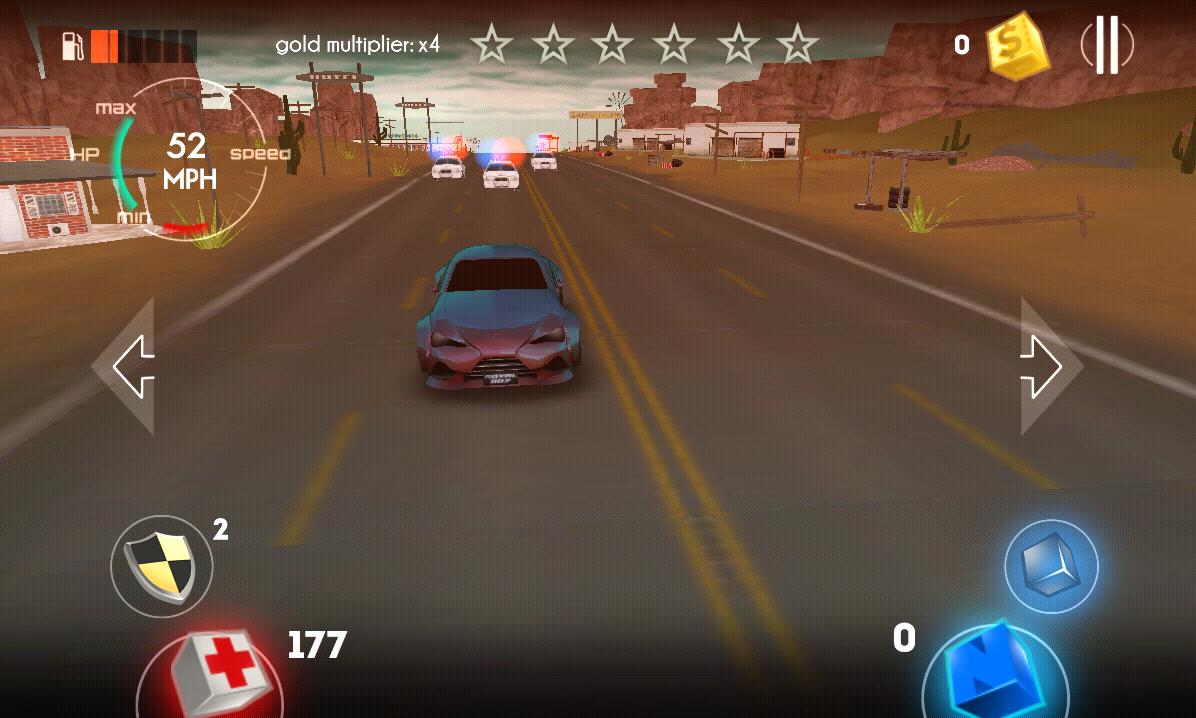Activate the yellow-black shield power-up

click(x=162, y=566)
